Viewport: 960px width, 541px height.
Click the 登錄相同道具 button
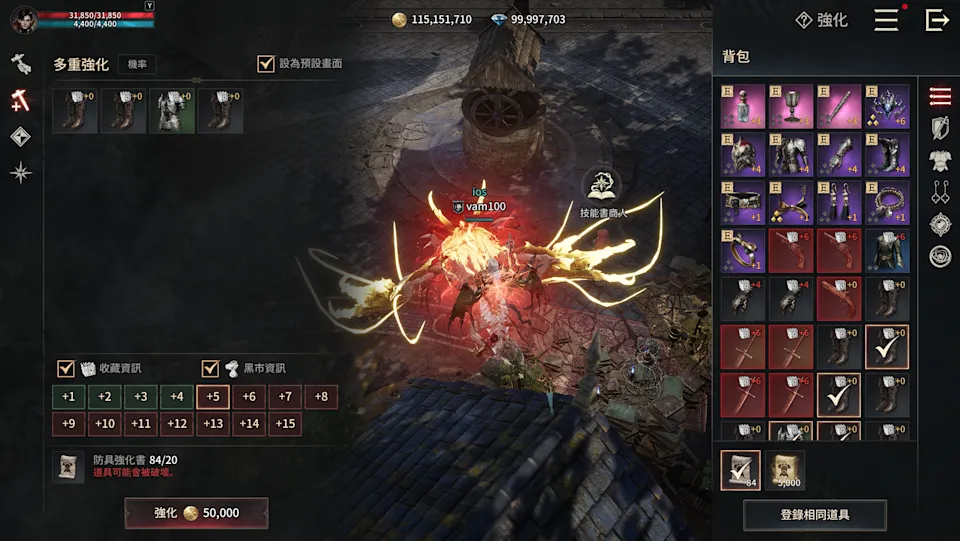pyautogui.click(x=814, y=515)
